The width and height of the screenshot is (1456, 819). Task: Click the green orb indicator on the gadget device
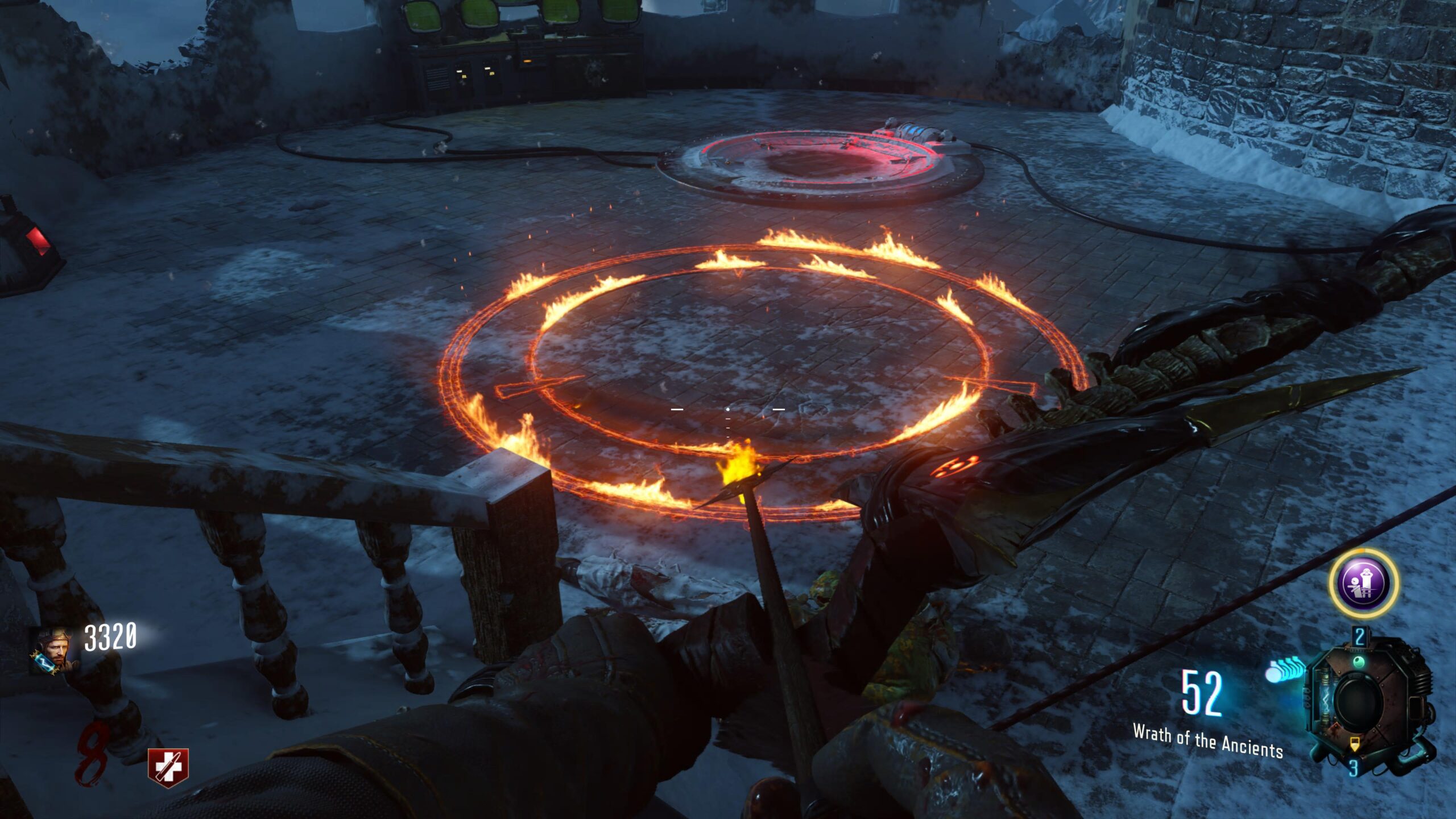(x=1358, y=661)
